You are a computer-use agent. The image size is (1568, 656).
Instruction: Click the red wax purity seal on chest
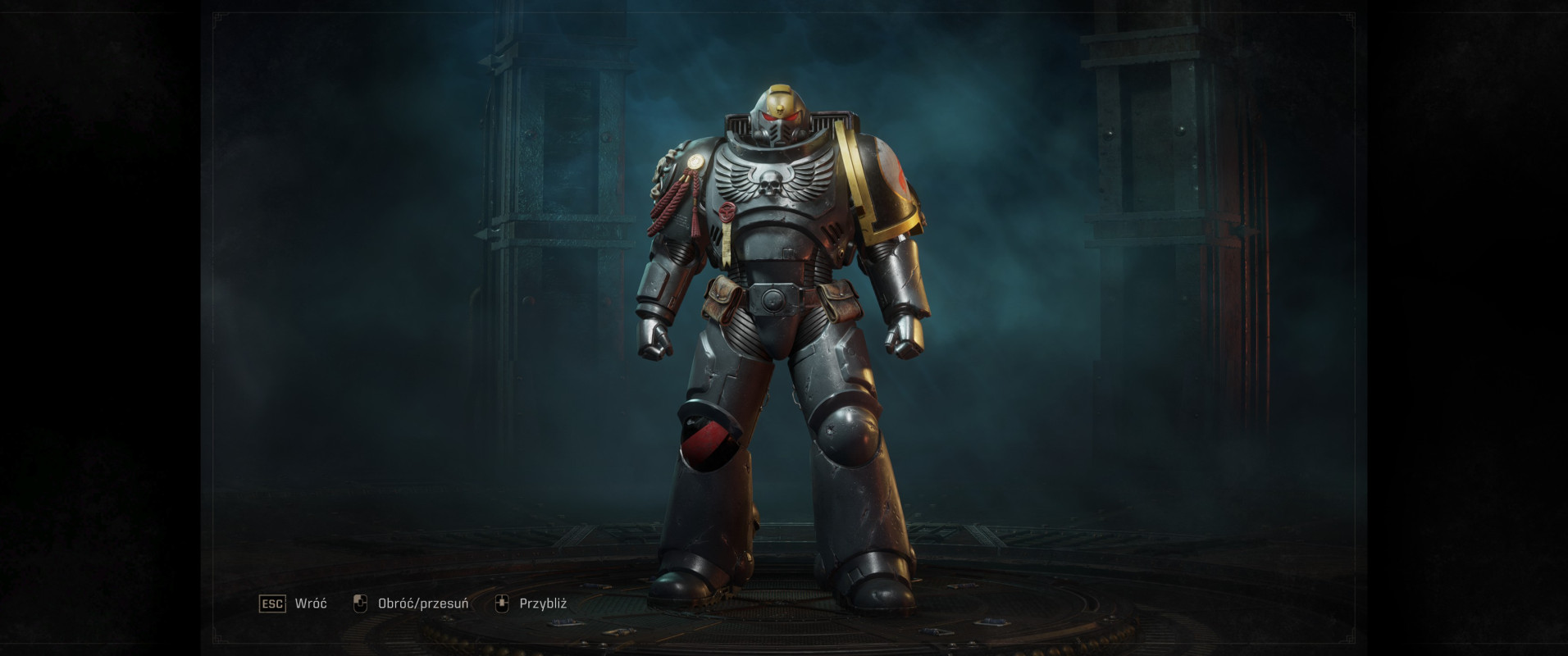click(x=728, y=212)
